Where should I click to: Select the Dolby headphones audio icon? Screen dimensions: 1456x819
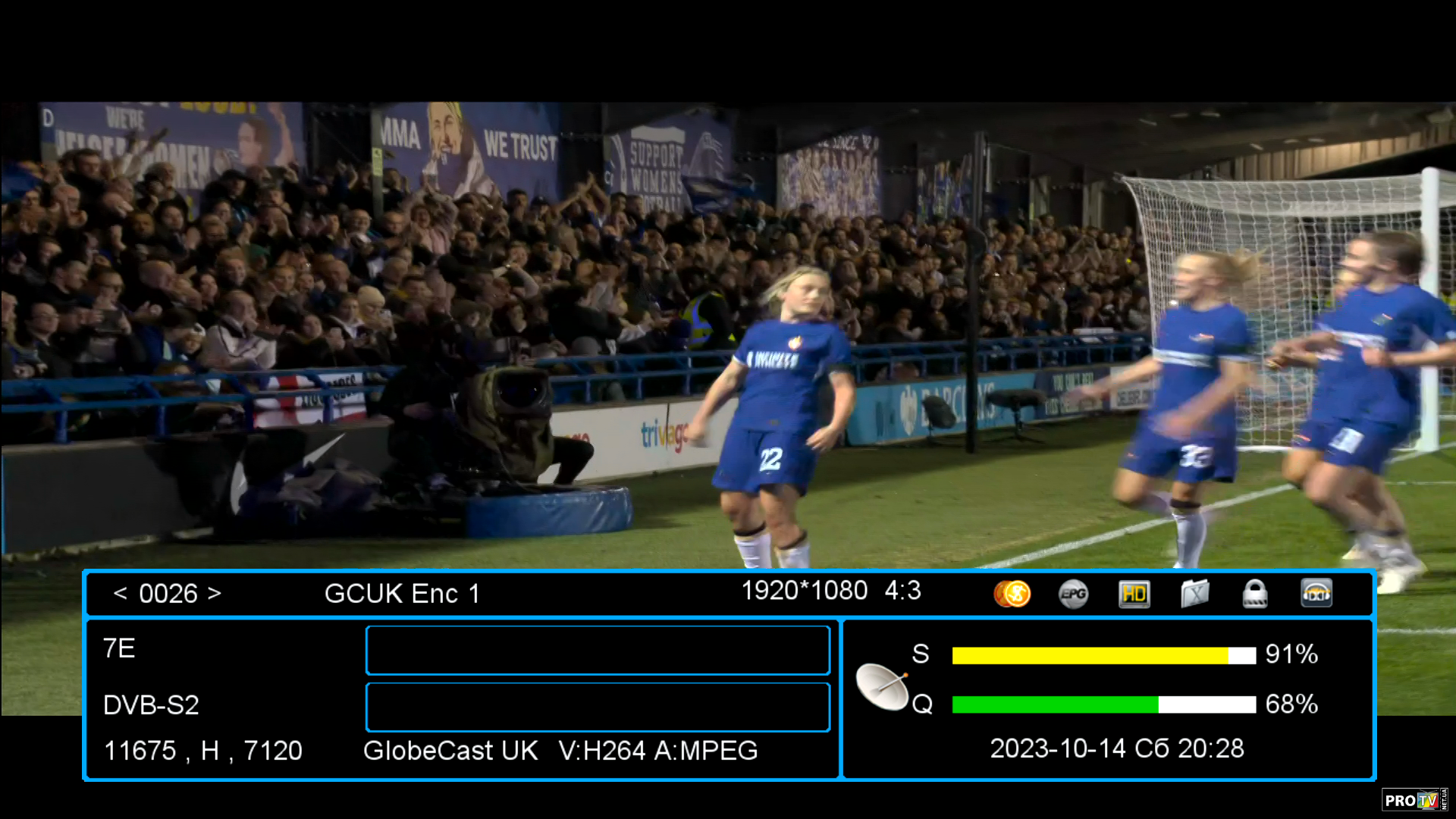tap(1316, 594)
